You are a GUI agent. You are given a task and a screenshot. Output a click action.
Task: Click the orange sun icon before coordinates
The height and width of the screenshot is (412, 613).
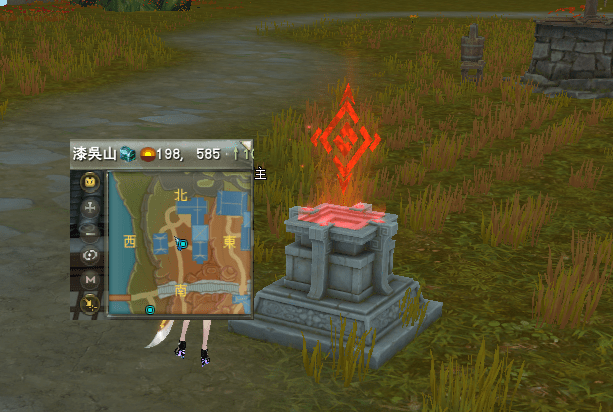coord(146,154)
